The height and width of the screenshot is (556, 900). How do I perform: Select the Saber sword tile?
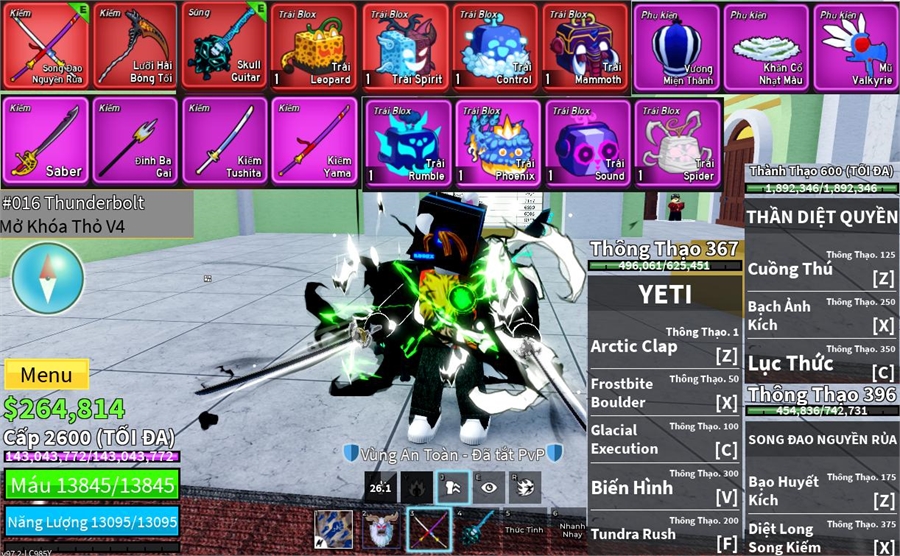45,141
